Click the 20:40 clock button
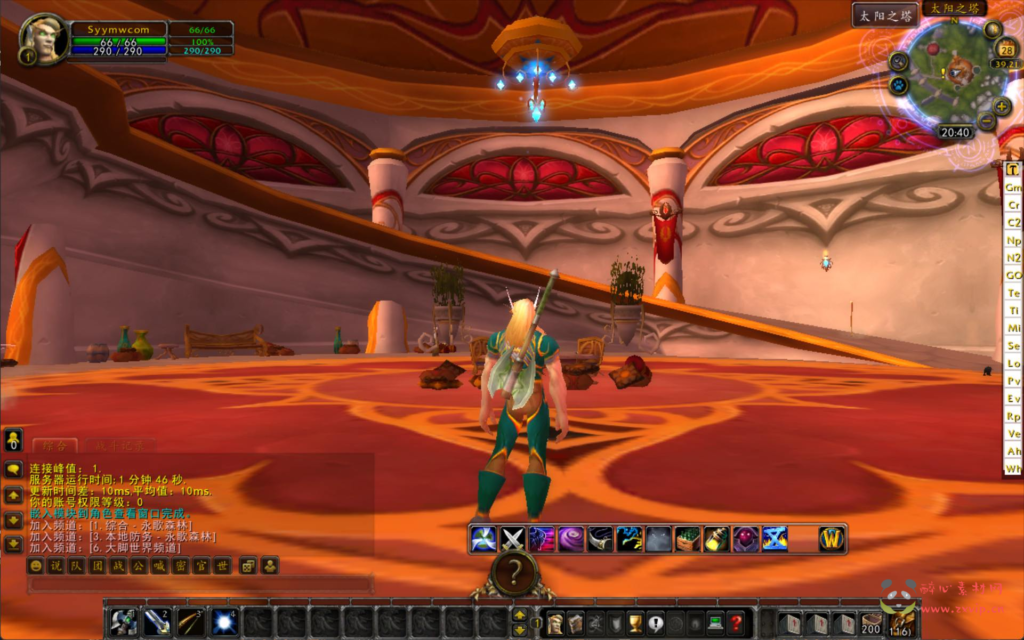 955,132
